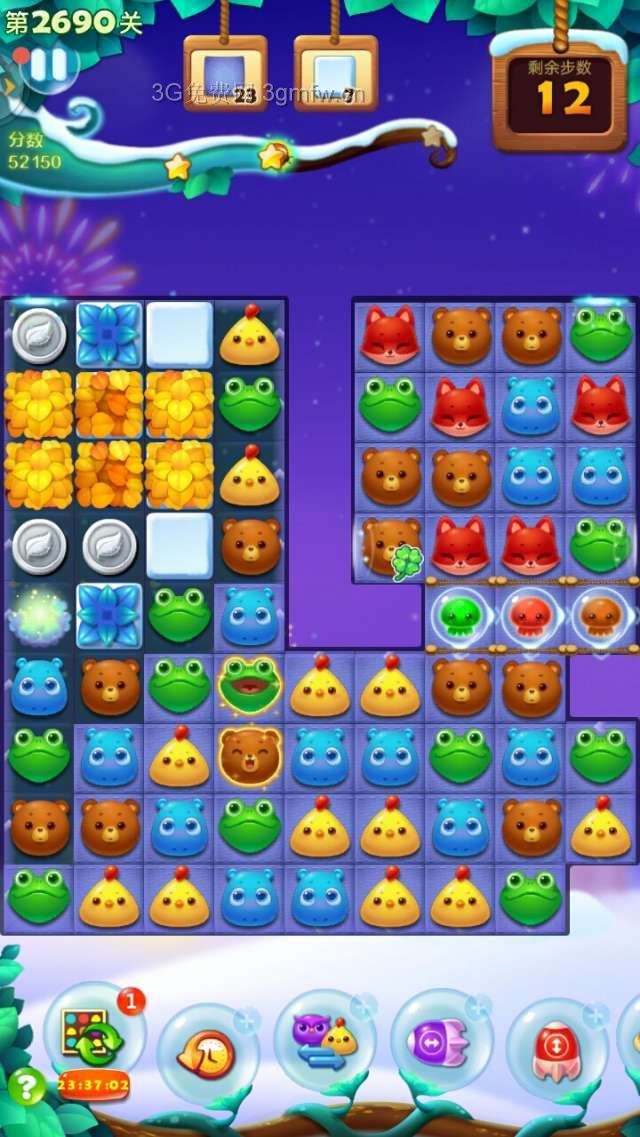Activate the red vertical rocket booster
The width and height of the screenshot is (640, 1137).
pos(557,1052)
